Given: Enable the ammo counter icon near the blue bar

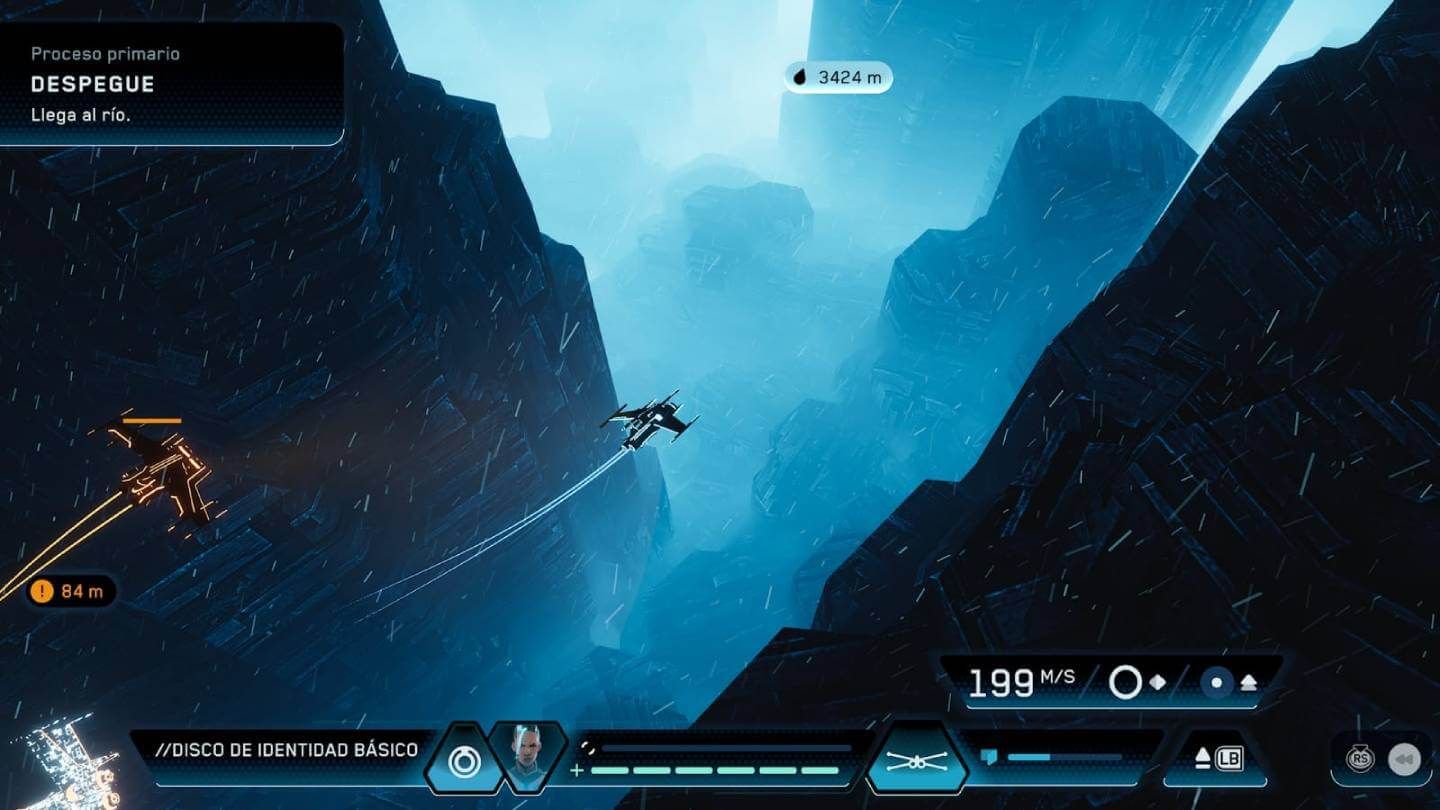Looking at the screenshot, I should 989,755.
